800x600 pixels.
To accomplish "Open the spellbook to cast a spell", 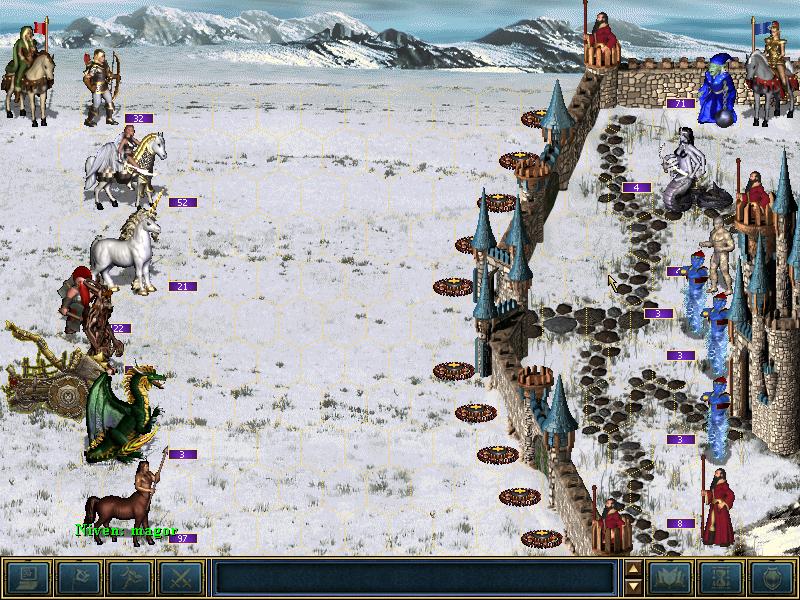I will point(671,577).
